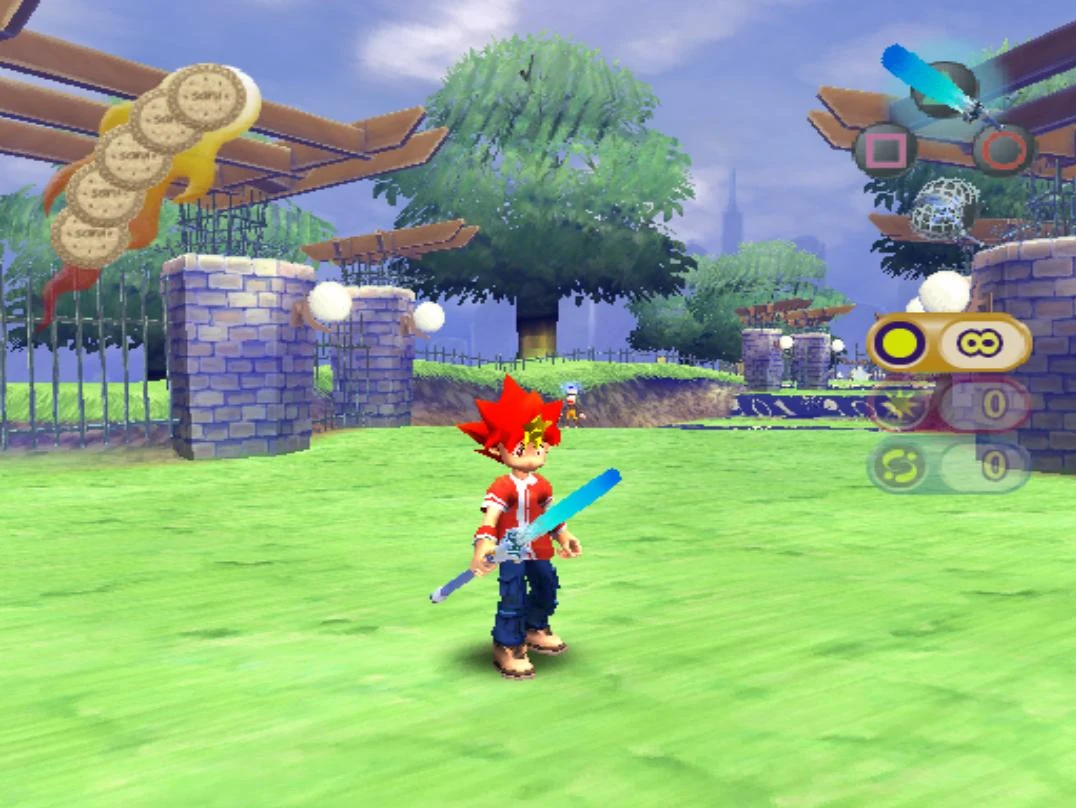The height and width of the screenshot is (808, 1076).
Task: Choose the explosive star pellet ammo
Action: coord(897,405)
